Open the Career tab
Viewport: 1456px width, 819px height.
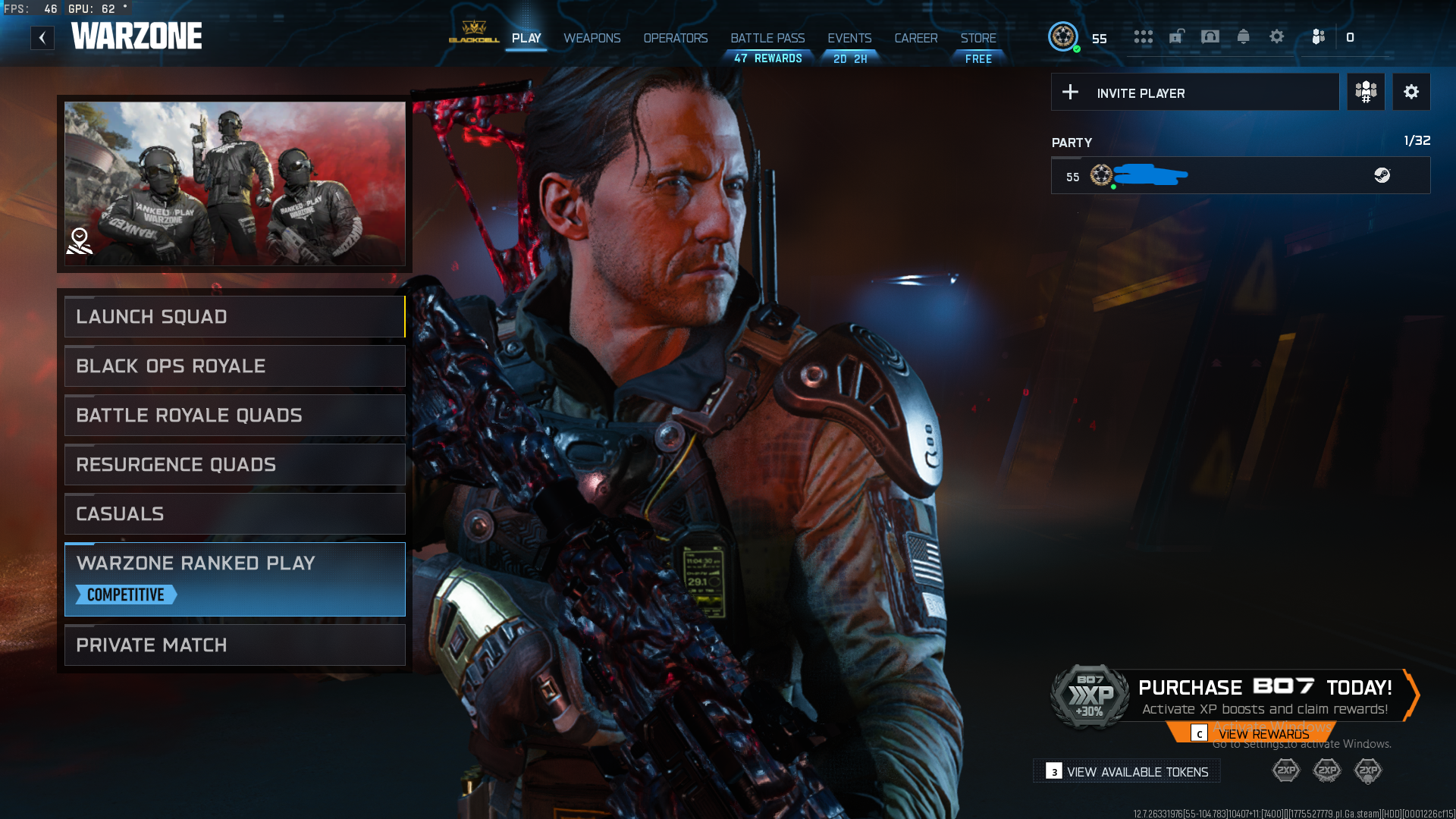click(x=915, y=38)
